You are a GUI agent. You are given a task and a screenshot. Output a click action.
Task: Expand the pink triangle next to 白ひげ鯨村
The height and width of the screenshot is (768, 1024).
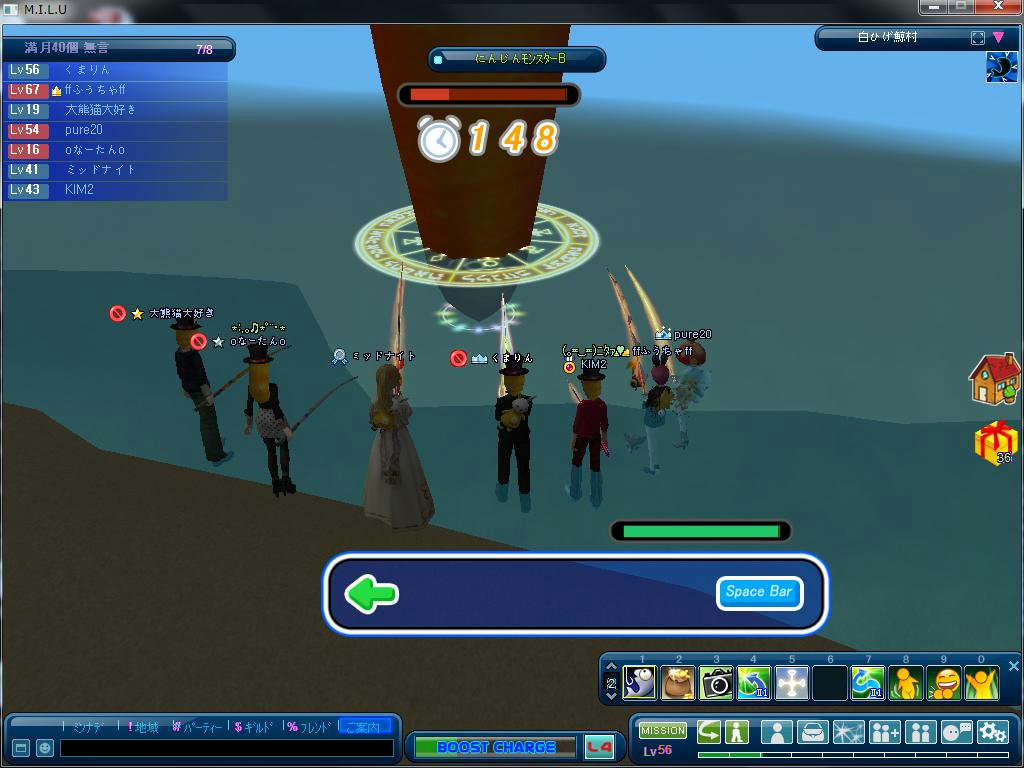998,38
